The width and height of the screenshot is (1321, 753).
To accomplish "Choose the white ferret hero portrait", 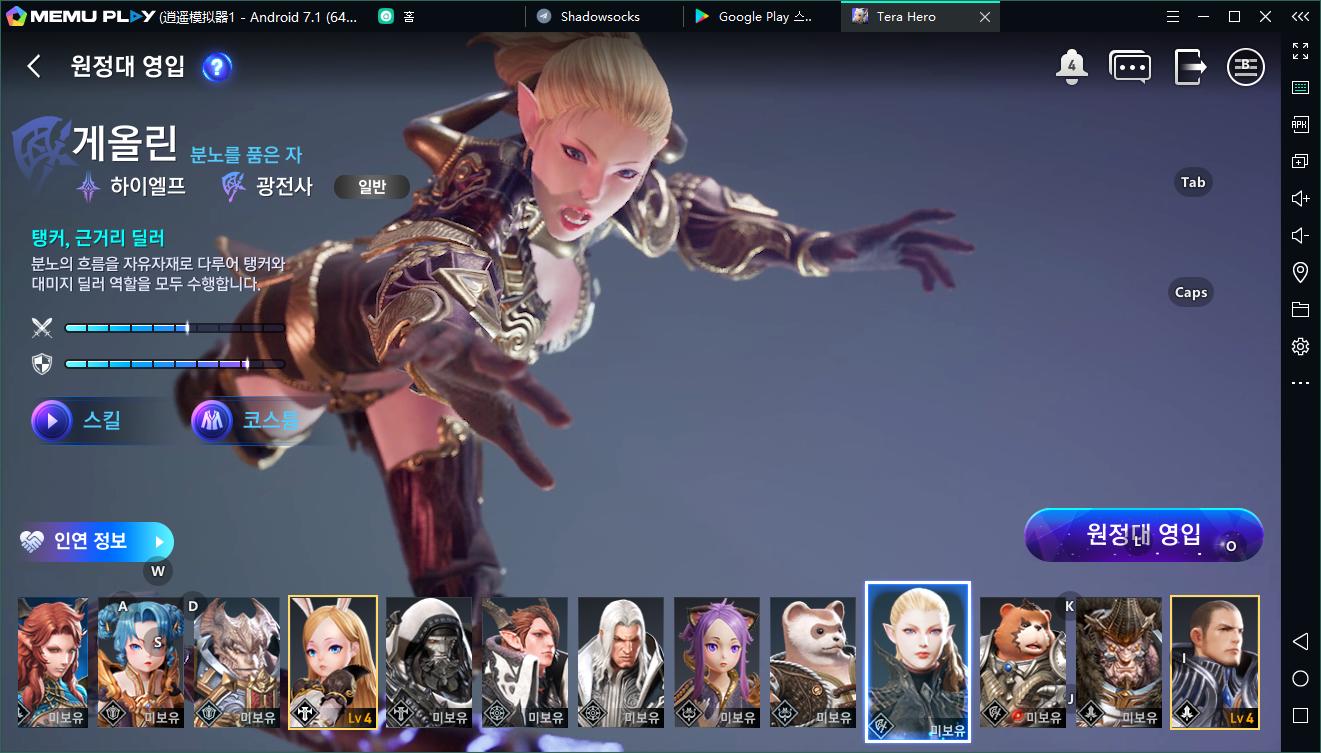I will (813, 661).
